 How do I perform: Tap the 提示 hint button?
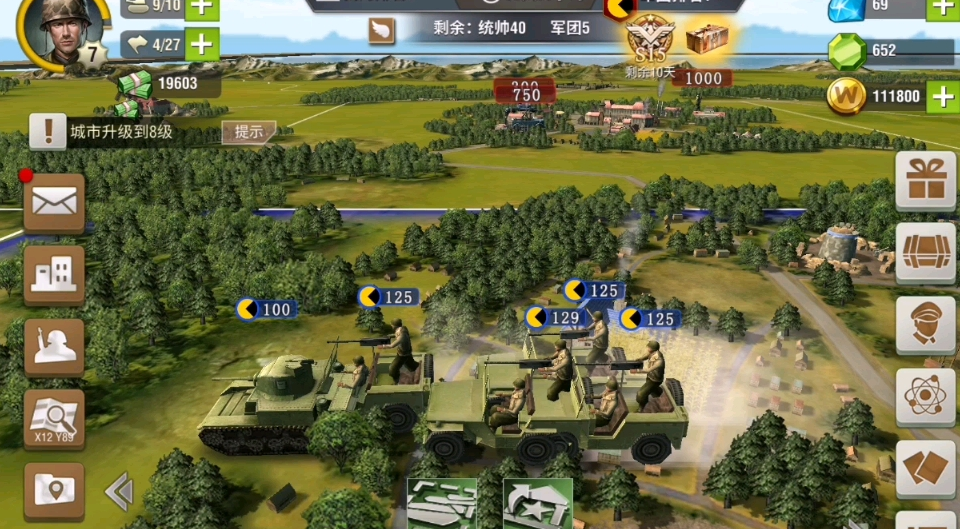click(x=248, y=131)
